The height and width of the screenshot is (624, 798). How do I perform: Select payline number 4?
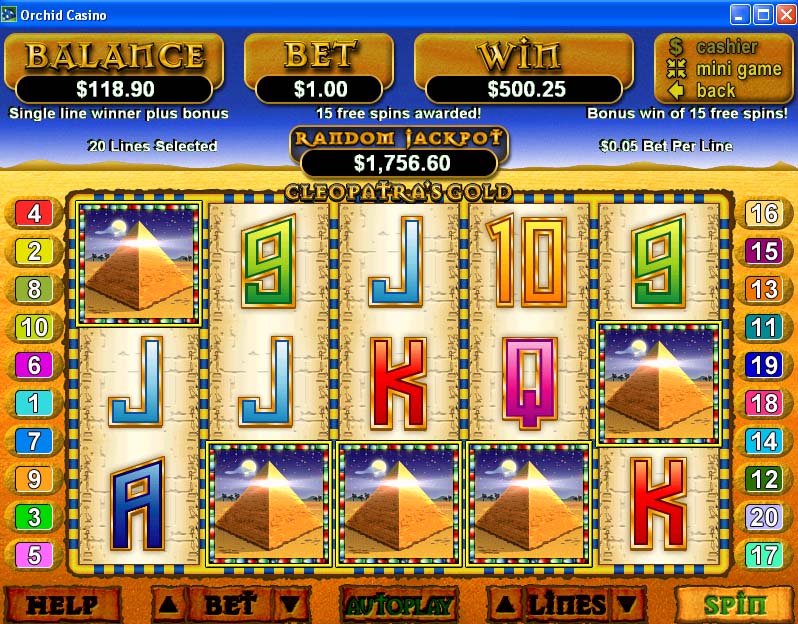(33, 213)
